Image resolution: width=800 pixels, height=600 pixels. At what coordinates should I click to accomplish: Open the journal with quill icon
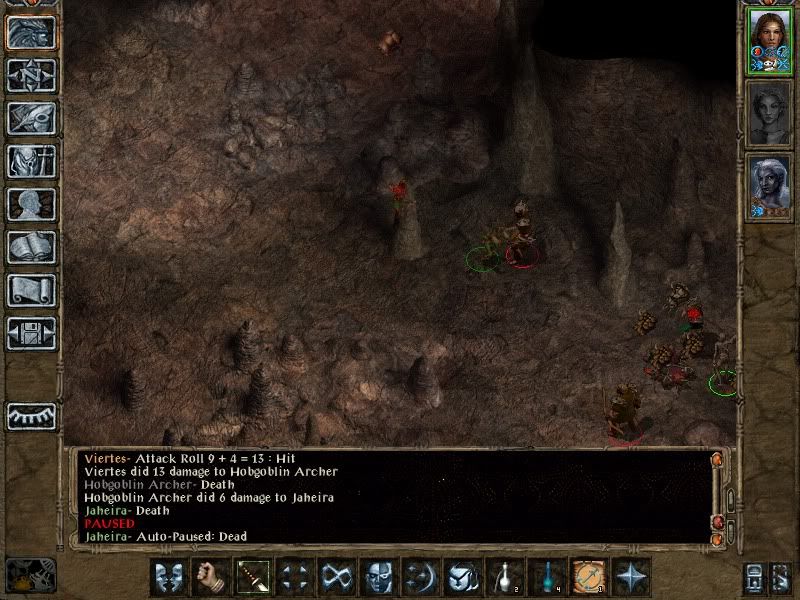(31, 118)
